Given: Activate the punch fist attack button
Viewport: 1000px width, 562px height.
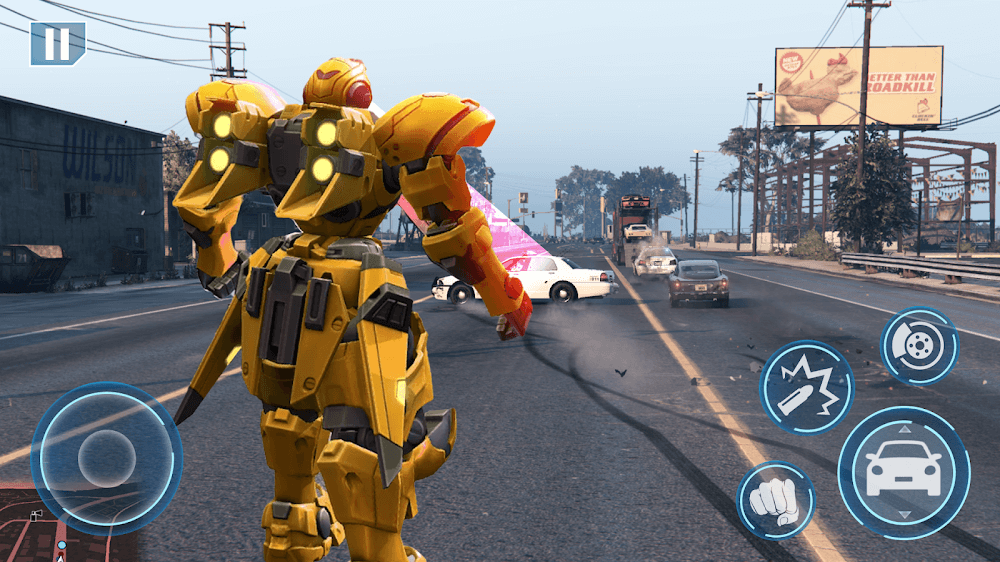Looking at the screenshot, I should 775,500.
